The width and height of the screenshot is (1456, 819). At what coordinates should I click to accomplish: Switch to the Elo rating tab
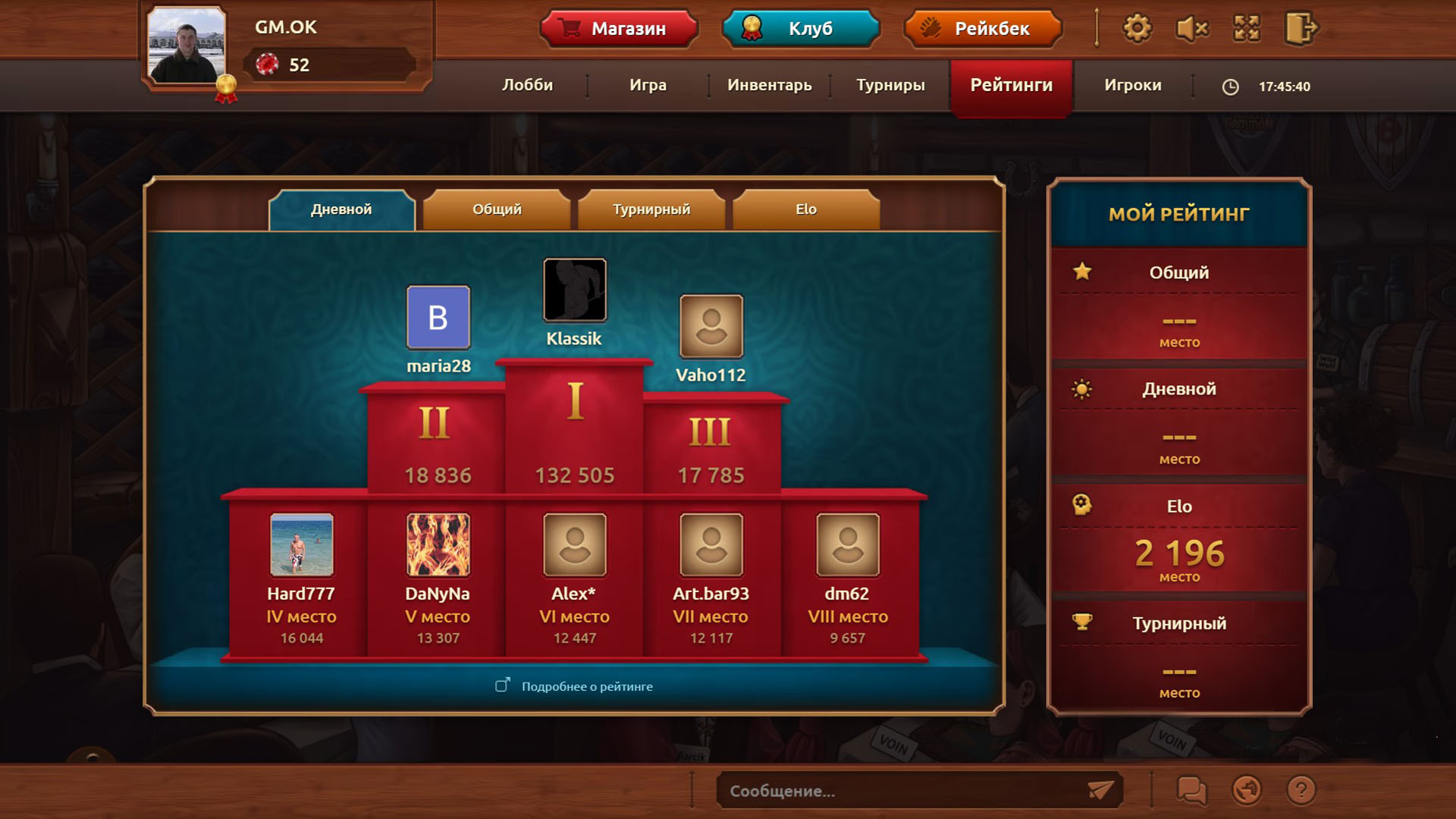tap(805, 208)
